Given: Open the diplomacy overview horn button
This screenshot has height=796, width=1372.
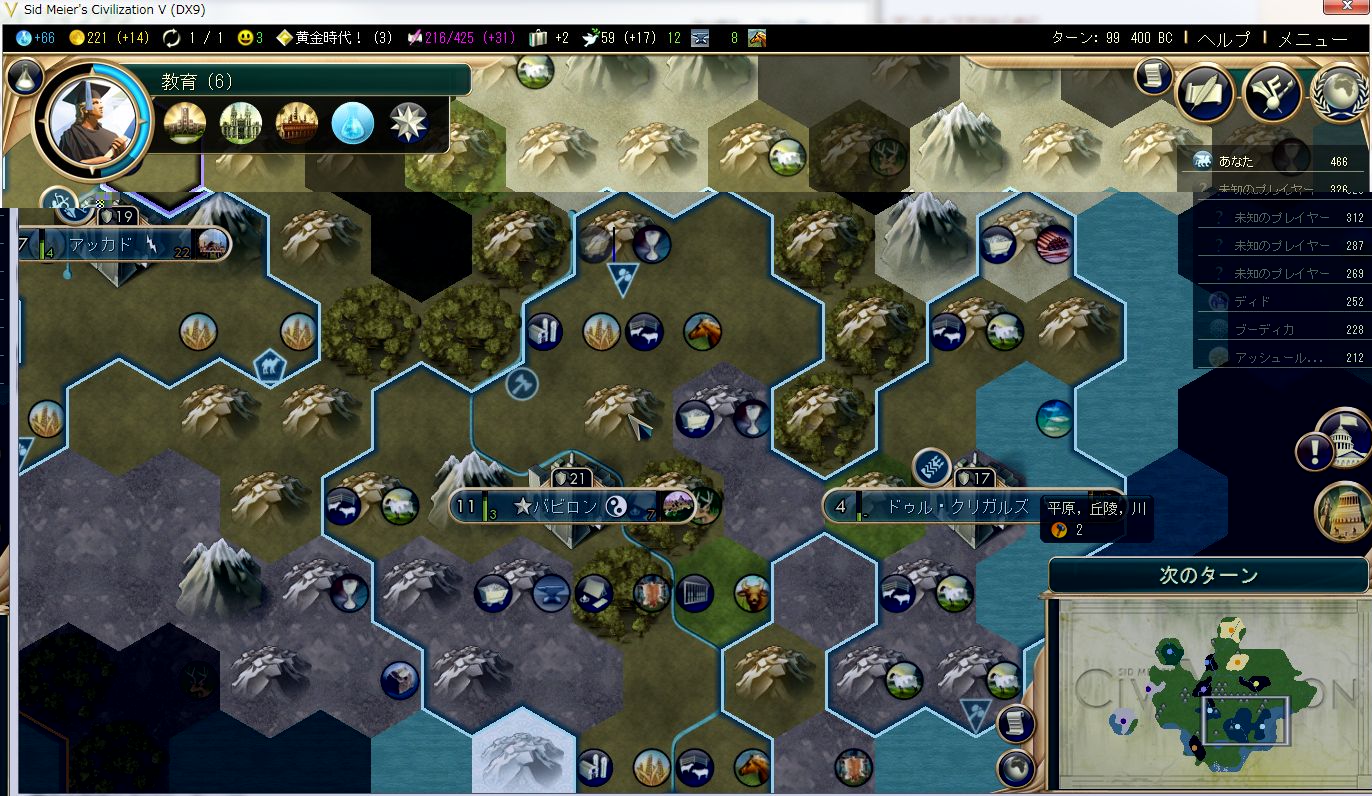Looking at the screenshot, I should 1272,92.
